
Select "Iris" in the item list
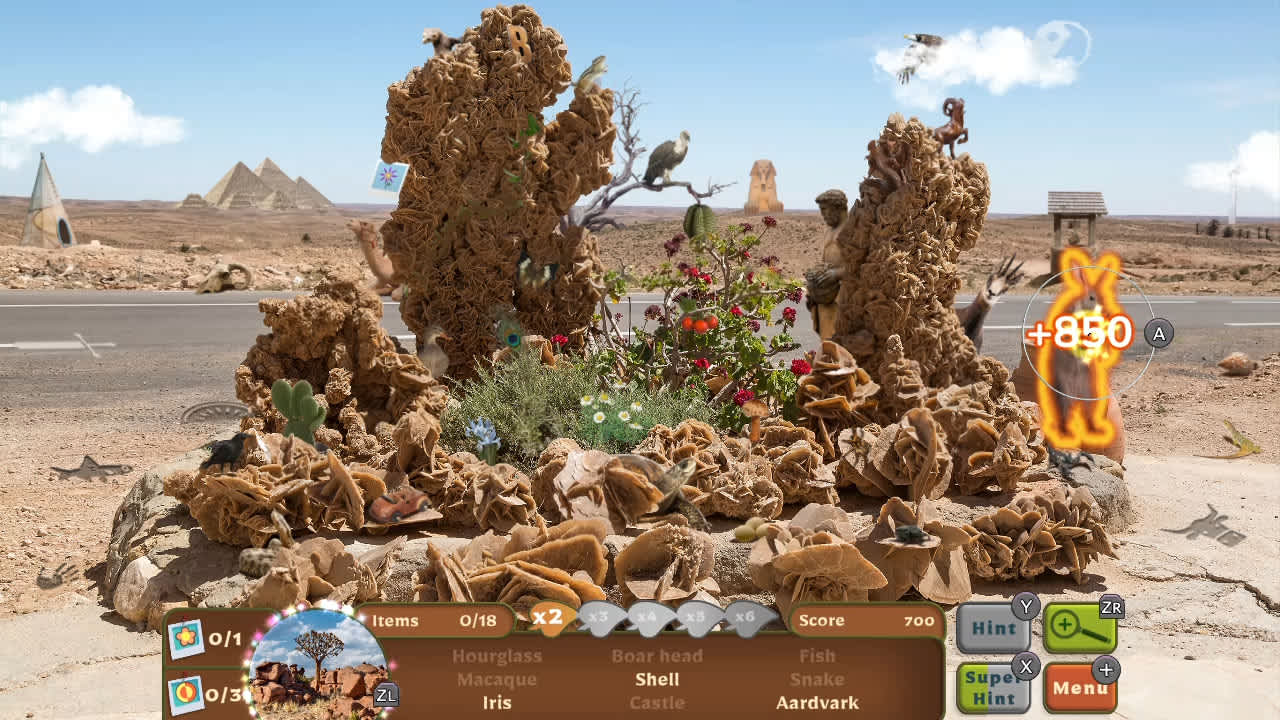[x=499, y=703]
